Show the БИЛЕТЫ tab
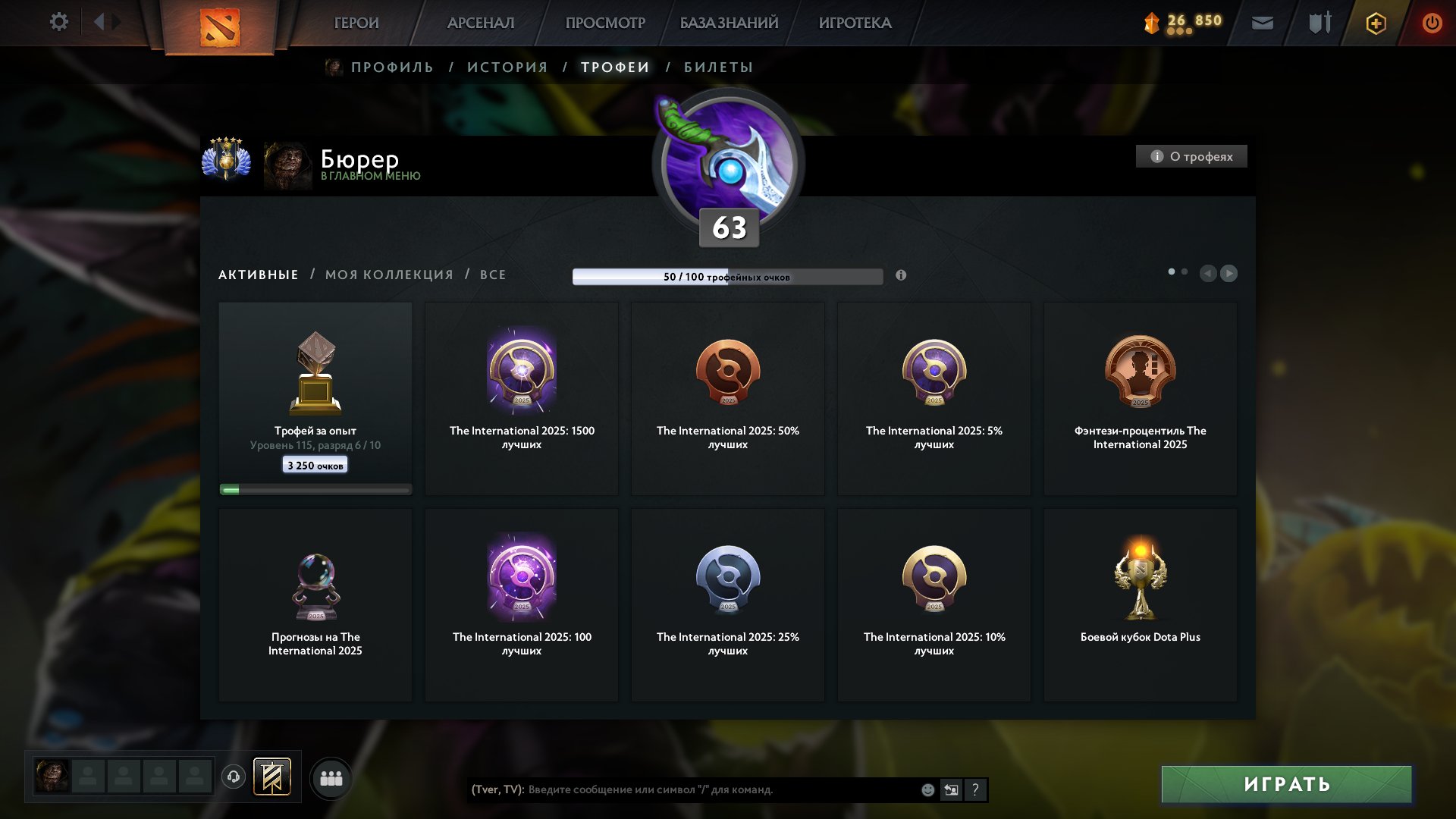Image resolution: width=1456 pixels, height=819 pixels. [718, 67]
